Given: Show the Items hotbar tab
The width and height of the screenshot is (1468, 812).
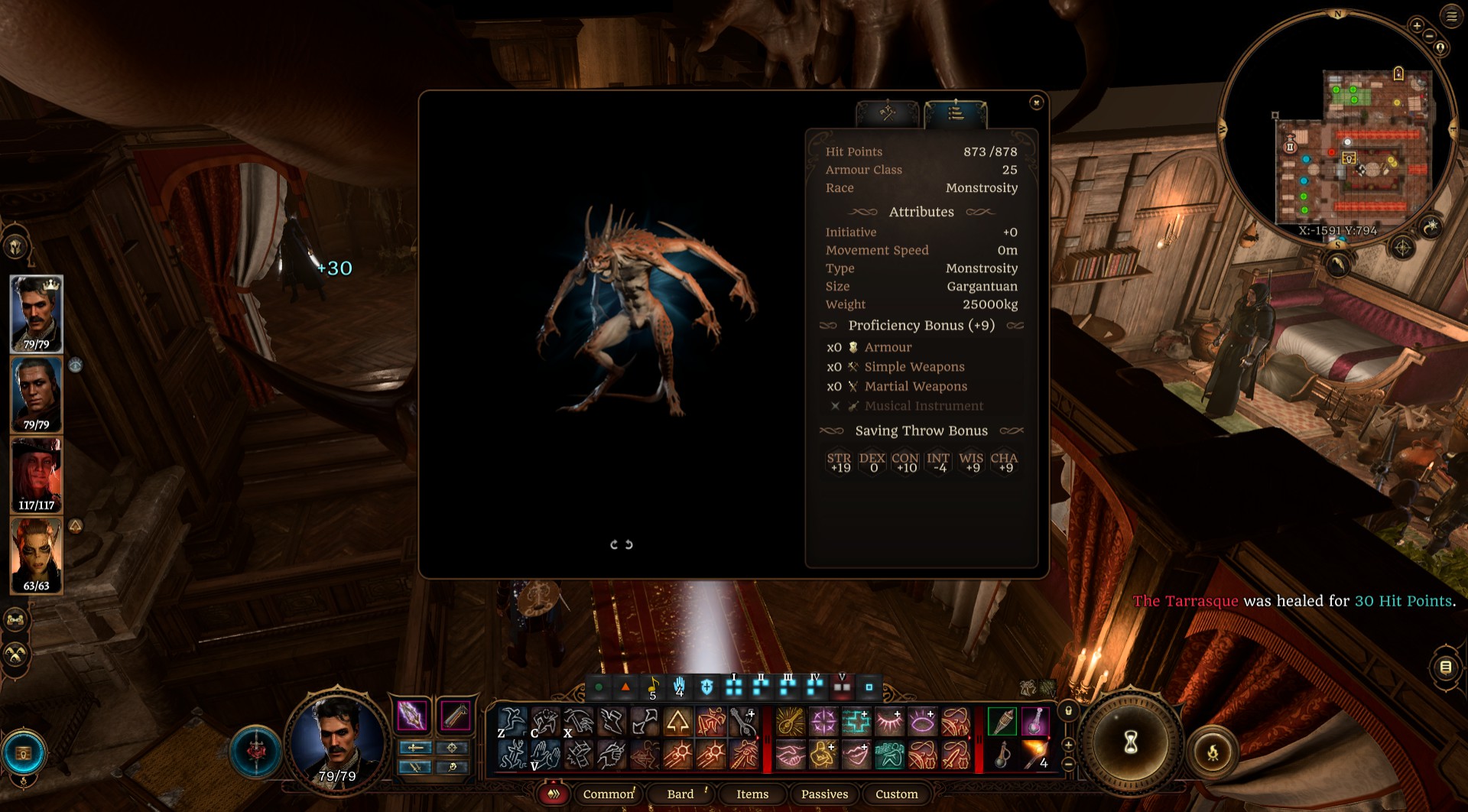Looking at the screenshot, I should coord(752,794).
